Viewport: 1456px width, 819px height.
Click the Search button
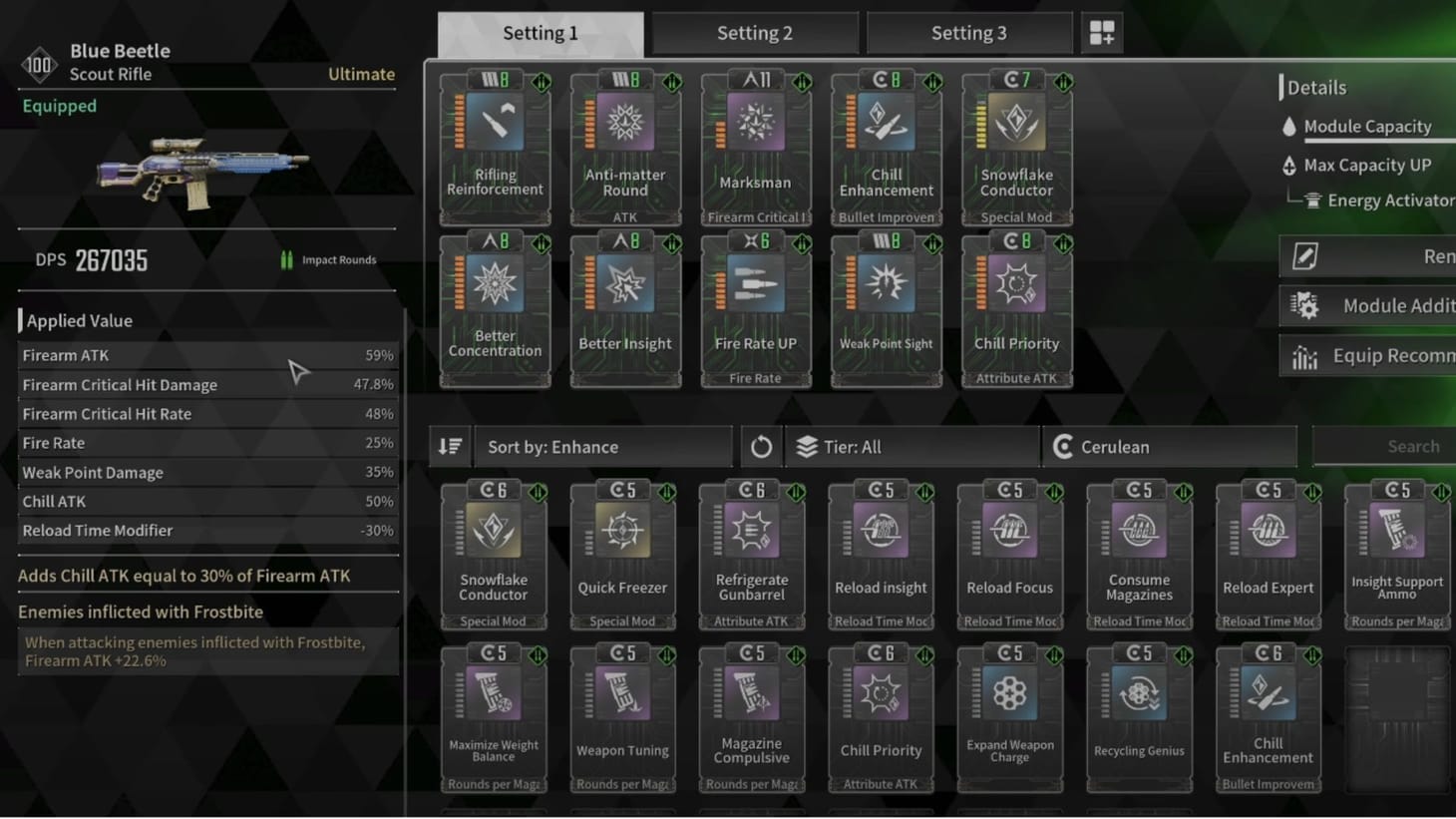[1414, 446]
